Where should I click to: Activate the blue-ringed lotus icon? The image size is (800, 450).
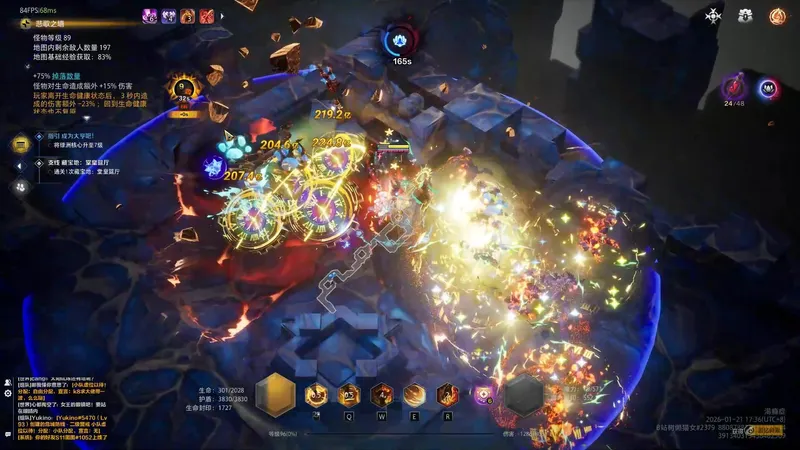click(768, 88)
